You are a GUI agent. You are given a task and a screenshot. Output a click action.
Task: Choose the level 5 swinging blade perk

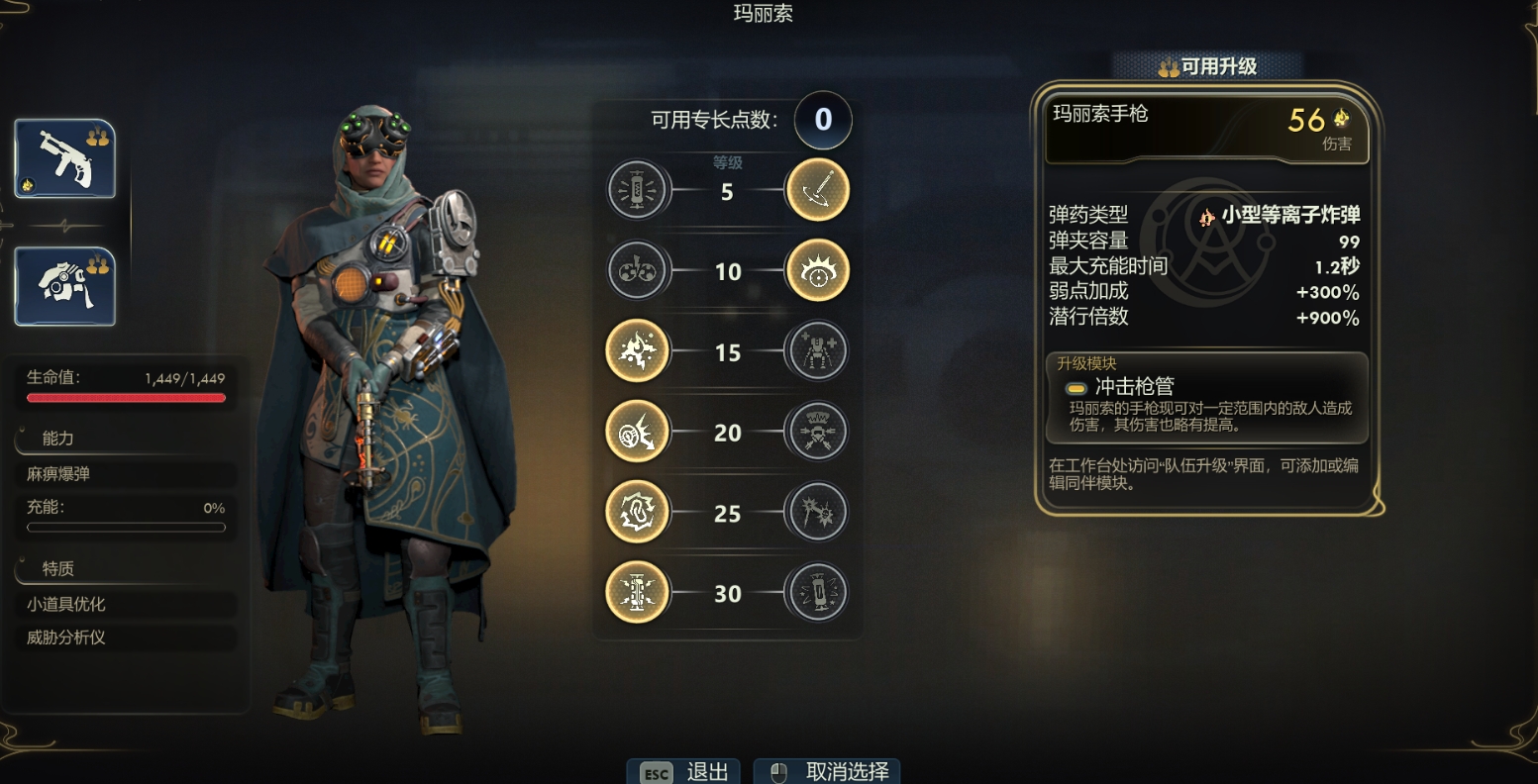tap(817, 189)
